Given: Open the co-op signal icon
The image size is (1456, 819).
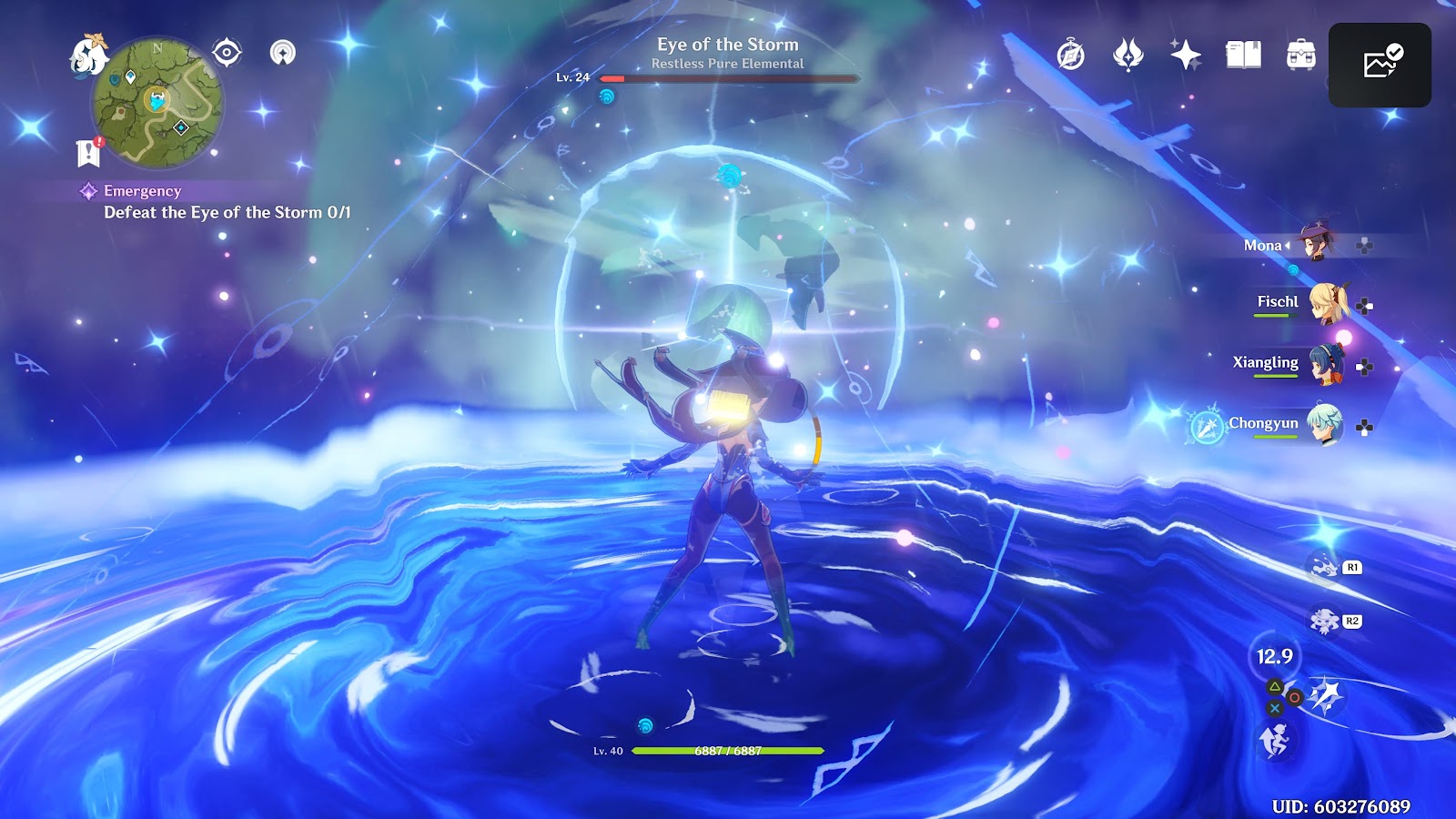Looking at the screenshot, I should (283, 53).
